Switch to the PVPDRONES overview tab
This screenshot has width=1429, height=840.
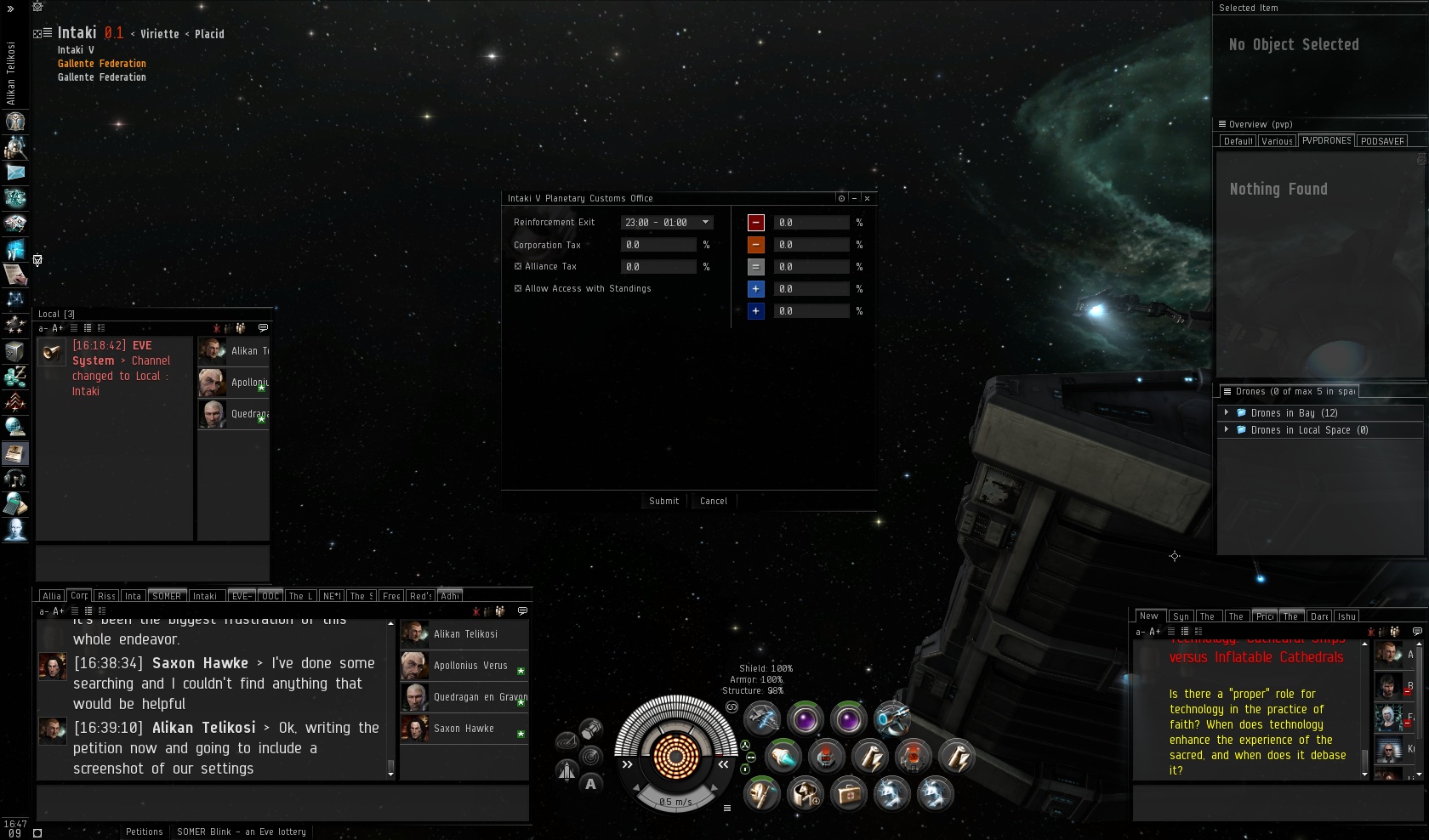click(x=1326, y=141)
